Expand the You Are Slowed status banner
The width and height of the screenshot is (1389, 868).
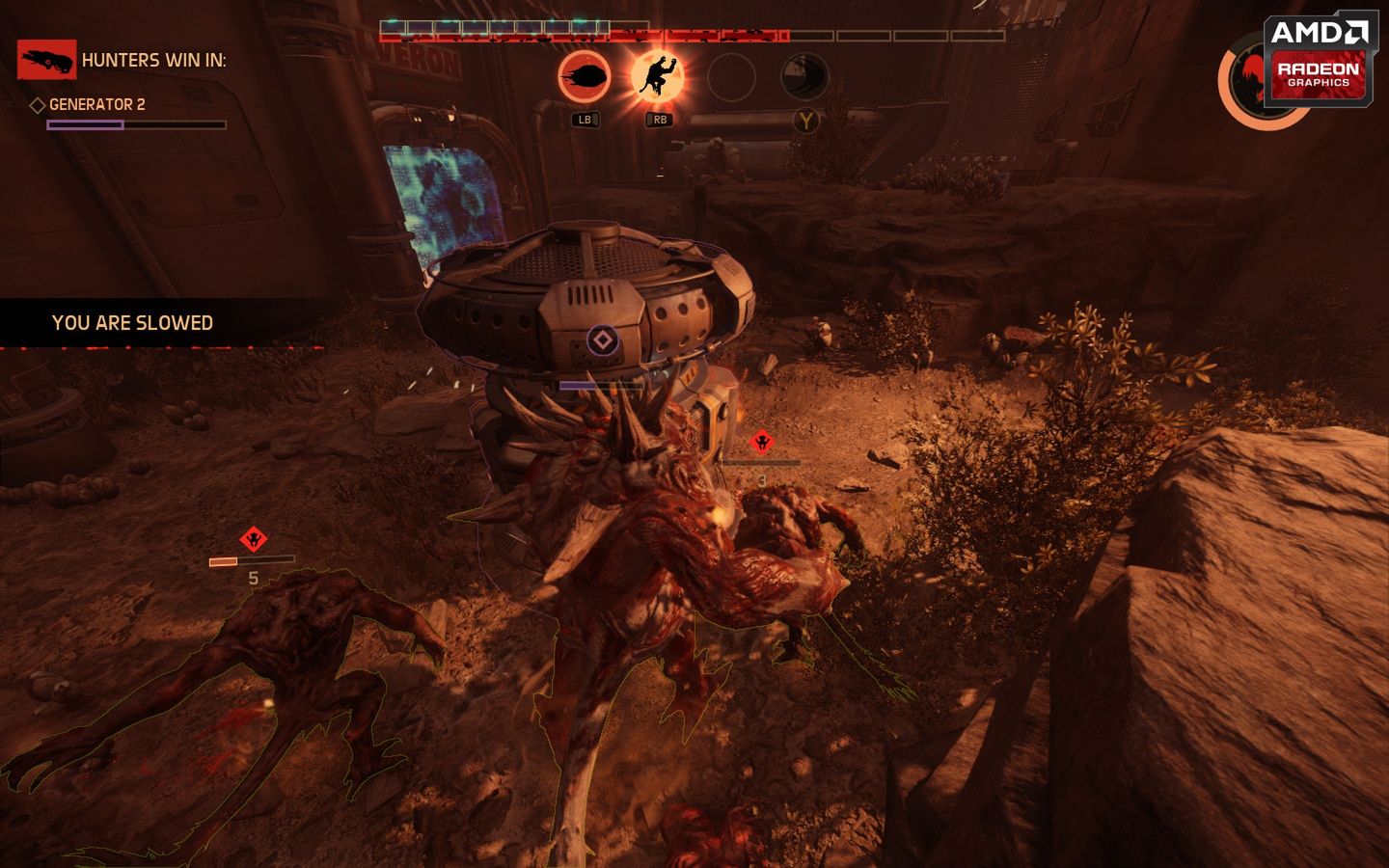(132, 323)
